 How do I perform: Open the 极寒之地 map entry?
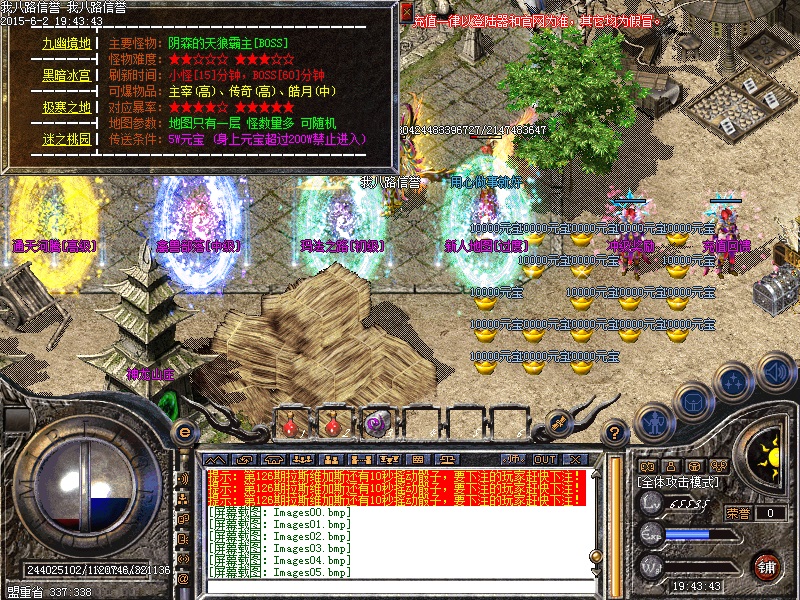tap(66, 107)
